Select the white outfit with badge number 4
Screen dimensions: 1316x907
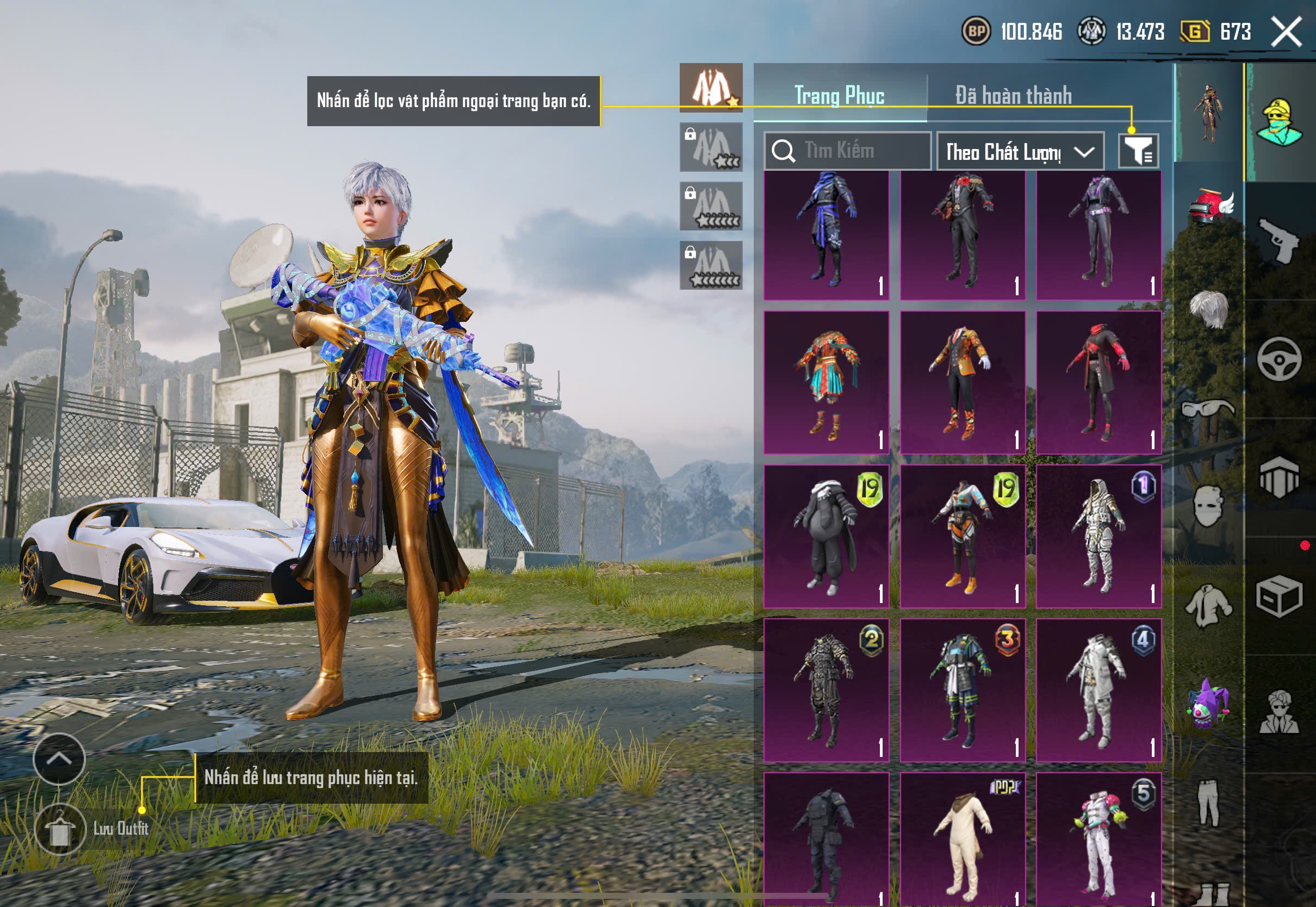click(x=1098, y=689)
